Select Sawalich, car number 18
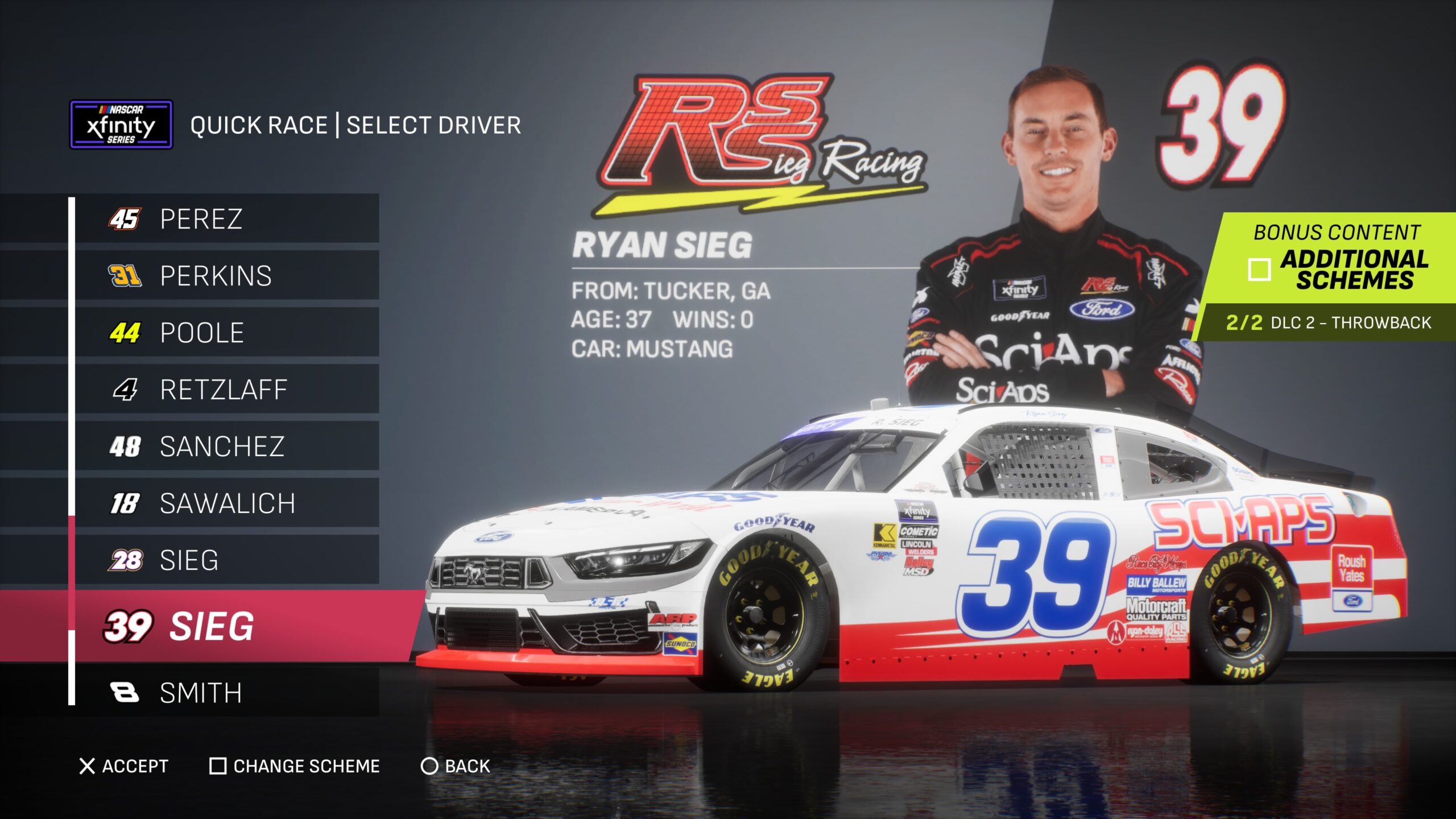 pos(226,503)
